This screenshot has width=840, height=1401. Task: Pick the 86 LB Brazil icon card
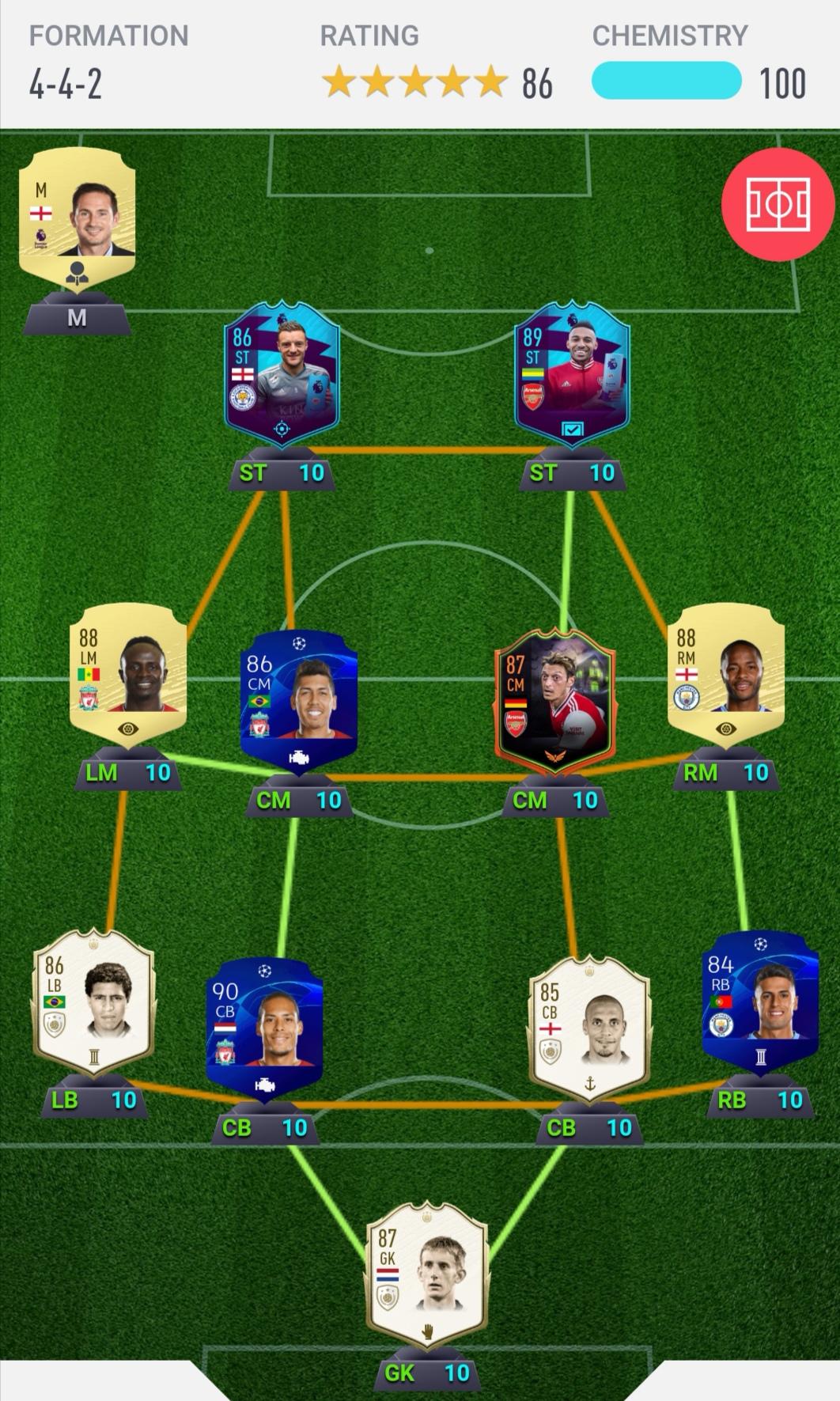[x=93, y=1002]
